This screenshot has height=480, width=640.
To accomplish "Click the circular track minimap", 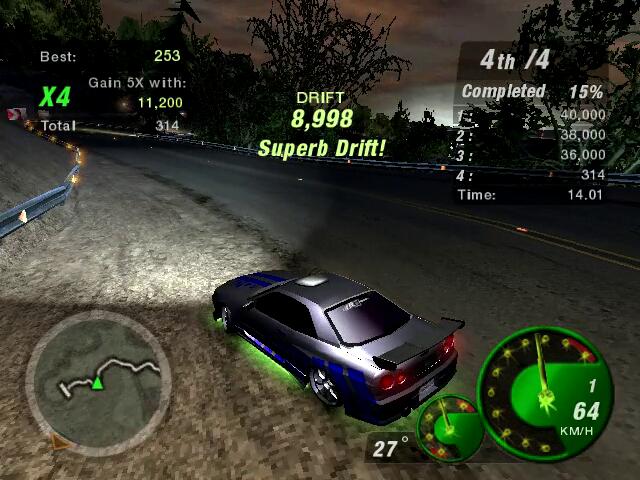I will [x=98, y=378].
